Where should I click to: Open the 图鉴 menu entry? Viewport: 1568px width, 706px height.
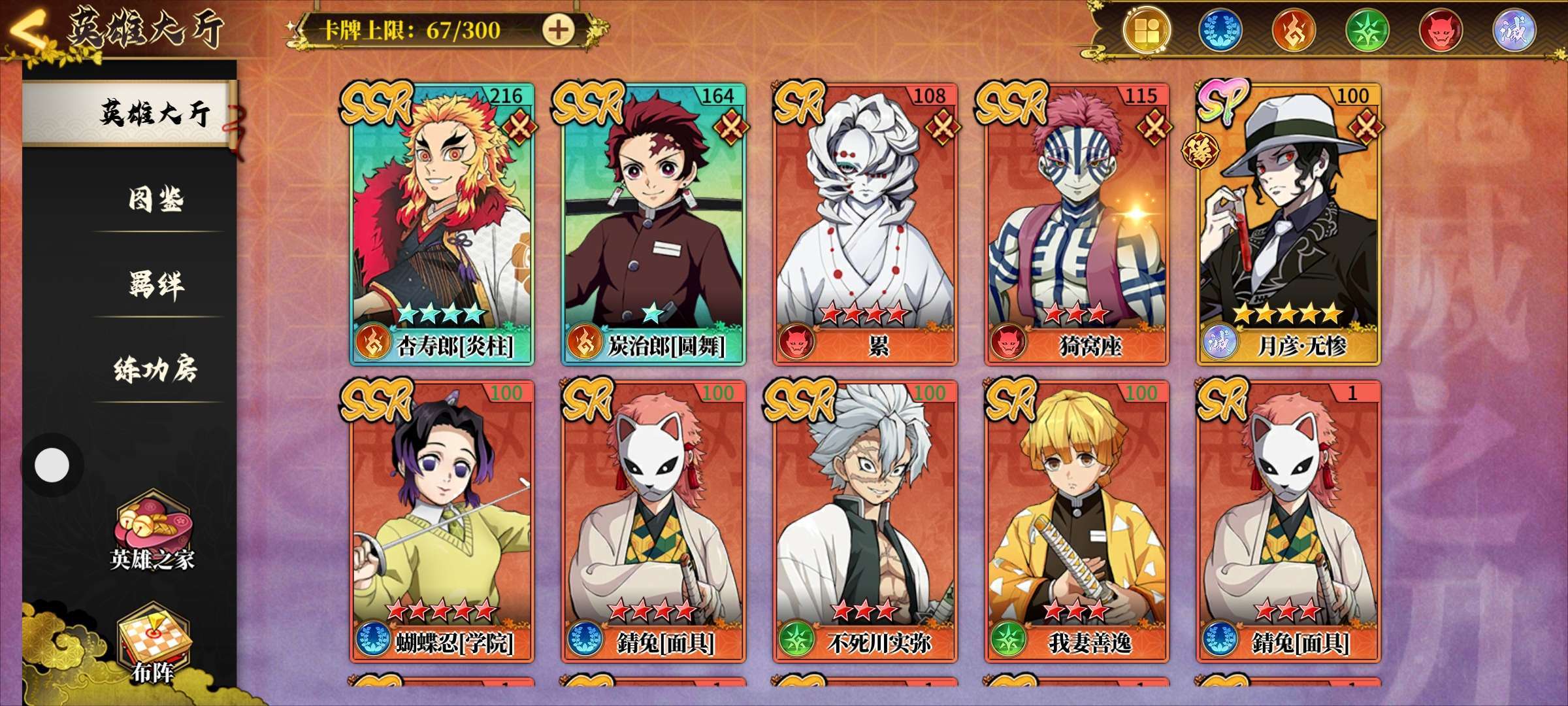[x=155, y=199]
